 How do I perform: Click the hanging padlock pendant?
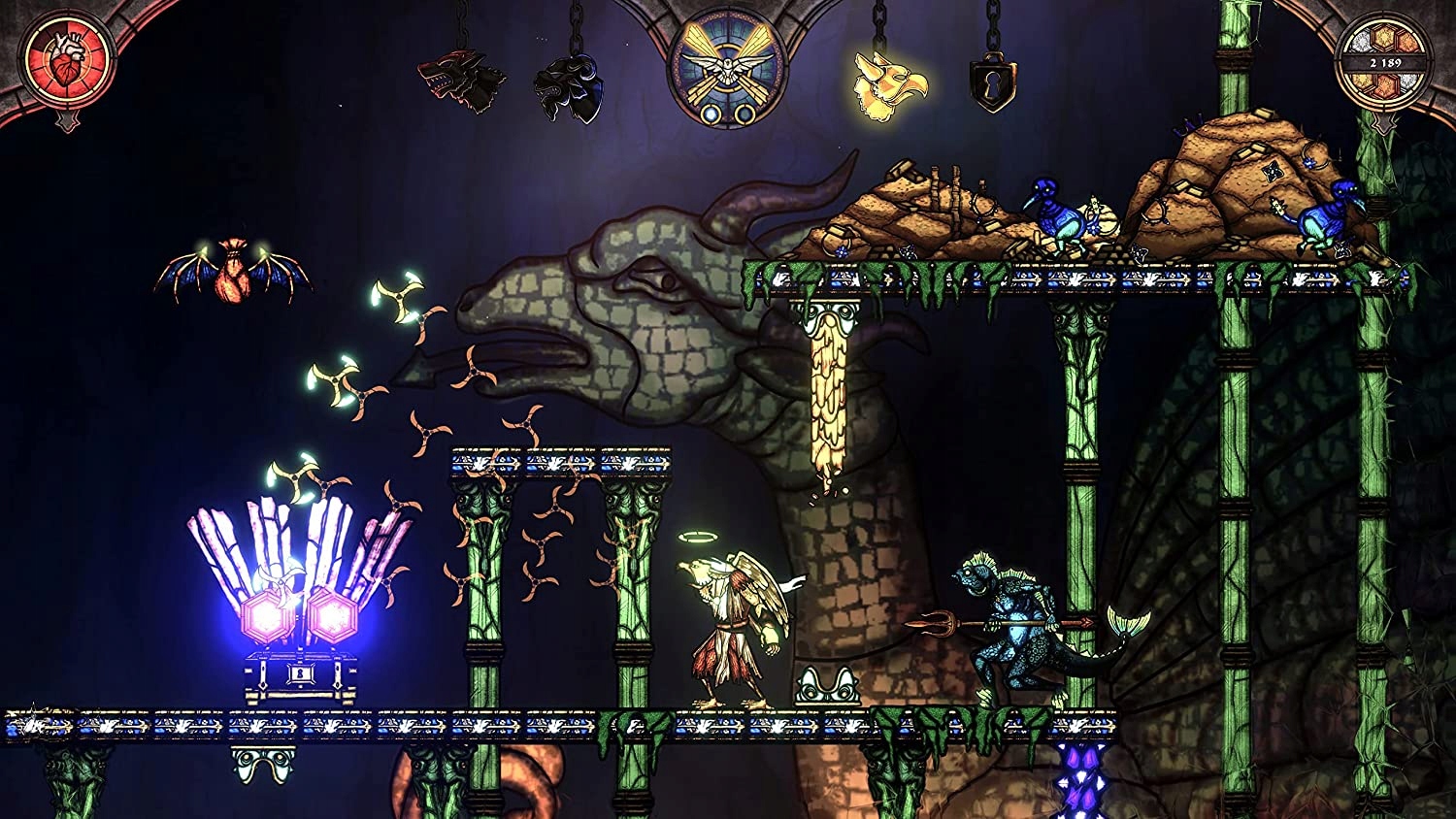pyautogui.click(x=992, y=82)
